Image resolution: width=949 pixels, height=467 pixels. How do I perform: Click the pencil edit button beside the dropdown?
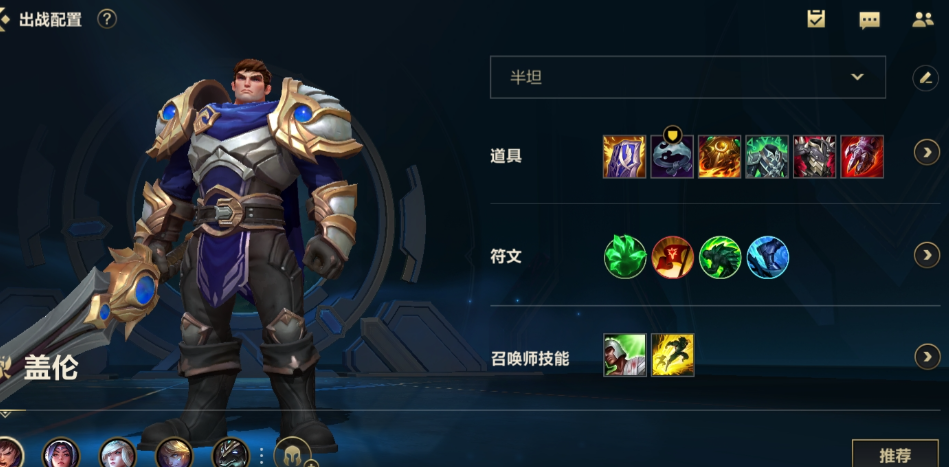point(925,77)
